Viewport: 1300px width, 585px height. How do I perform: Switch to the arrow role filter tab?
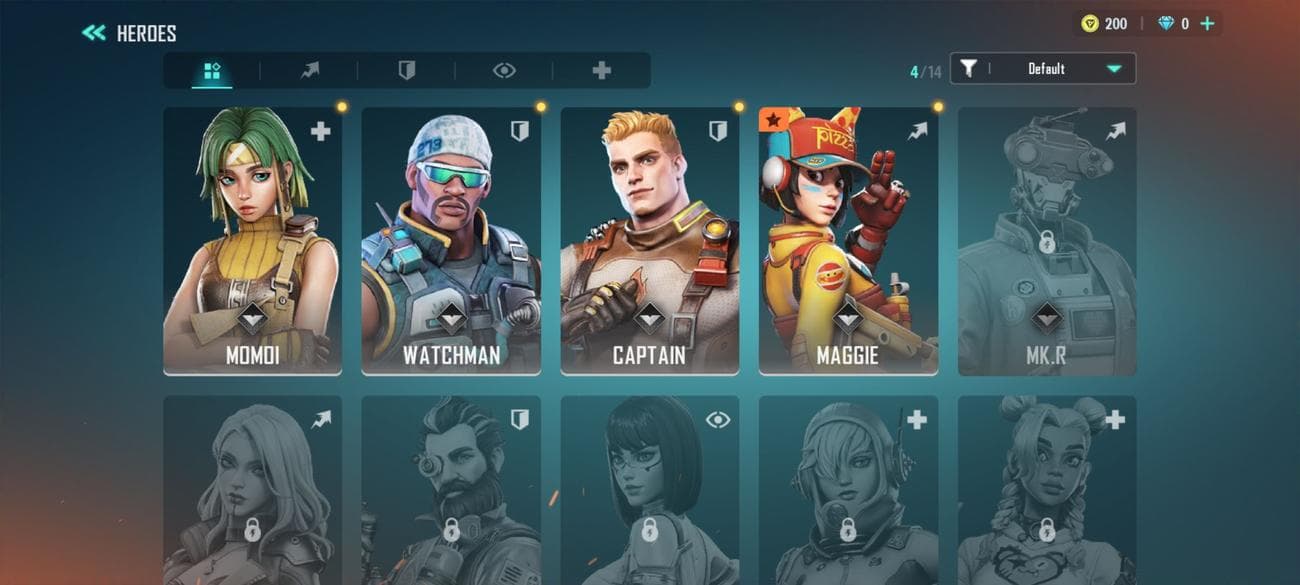[310, 71]
